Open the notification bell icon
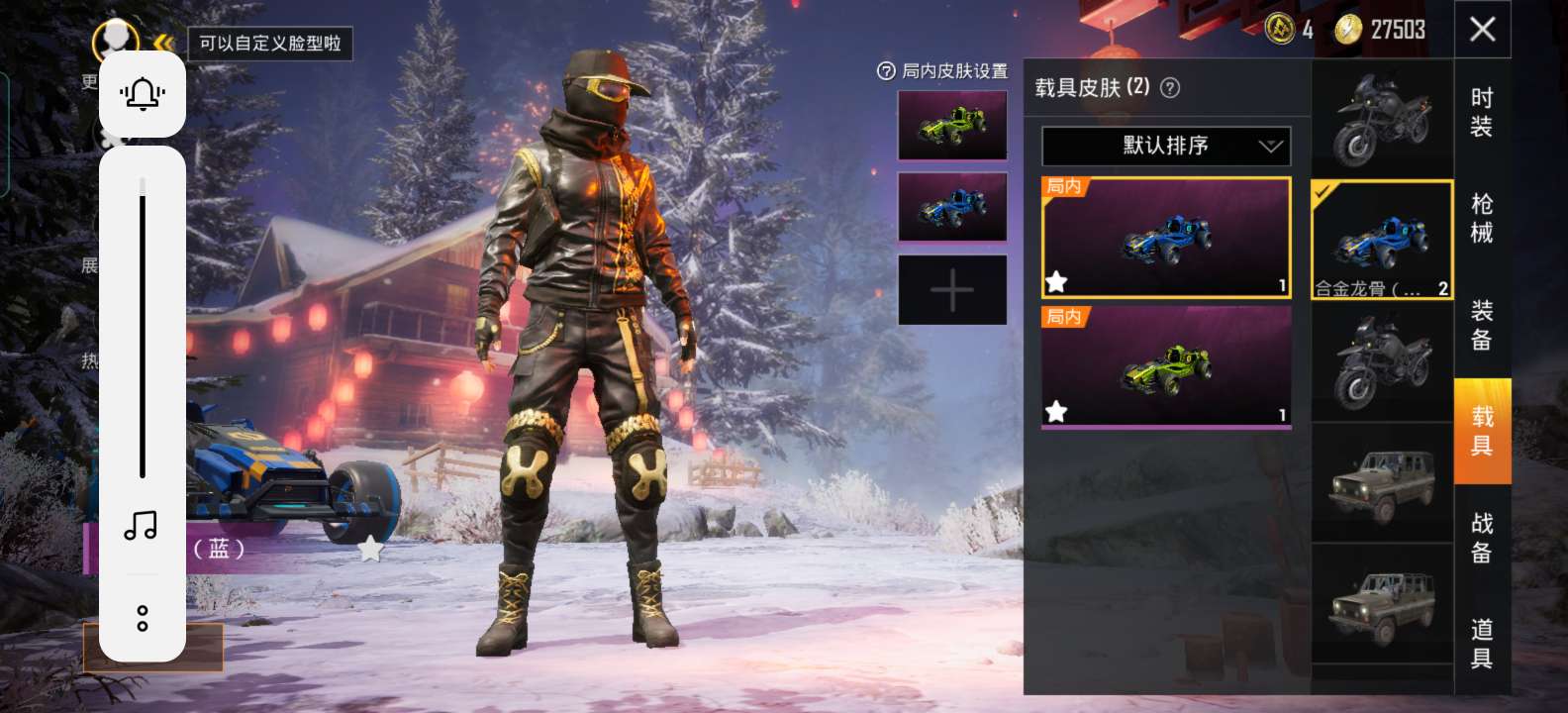 pos(143,93)
